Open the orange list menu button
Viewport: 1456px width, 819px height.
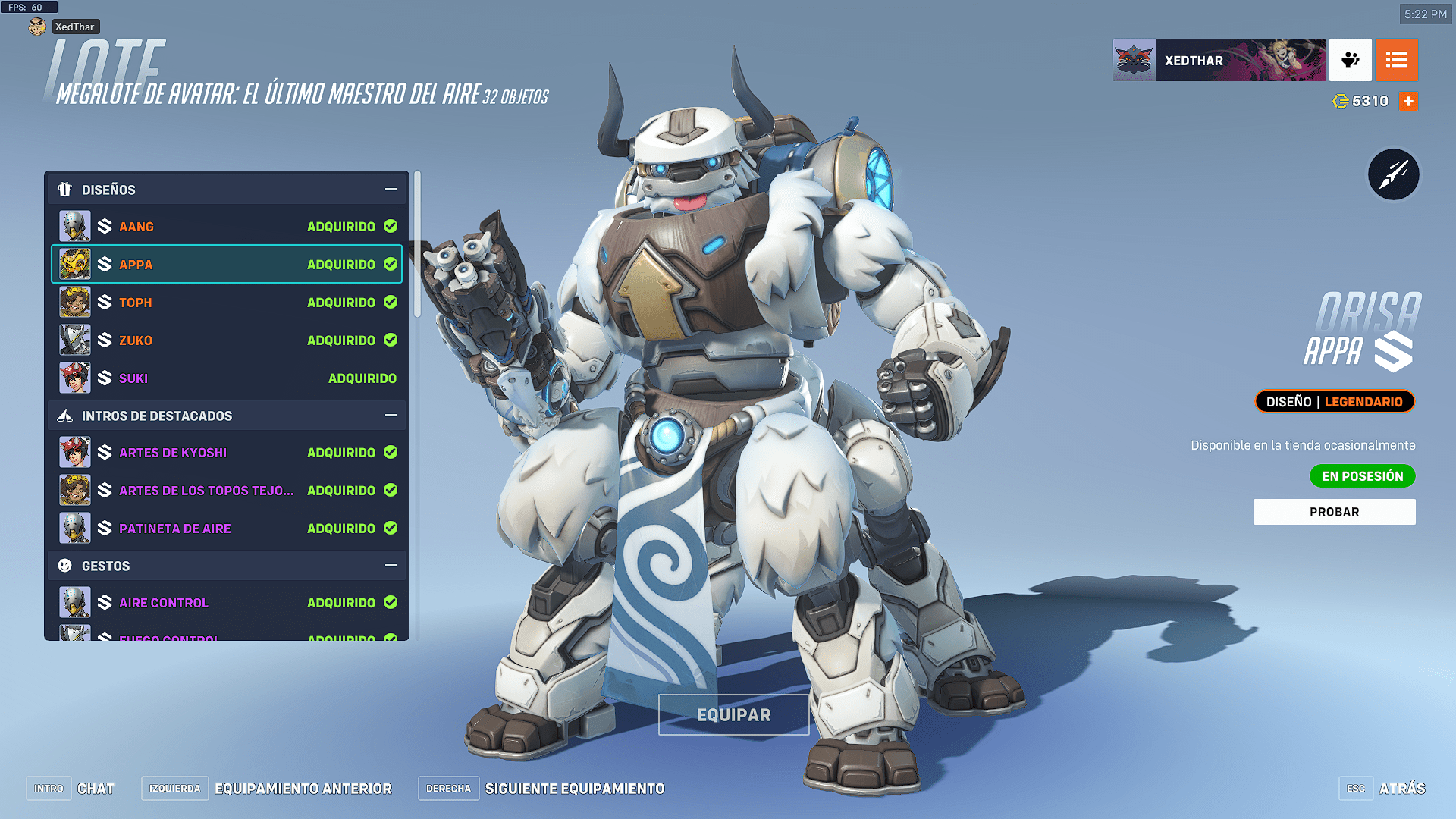(x=1396, y=60)
